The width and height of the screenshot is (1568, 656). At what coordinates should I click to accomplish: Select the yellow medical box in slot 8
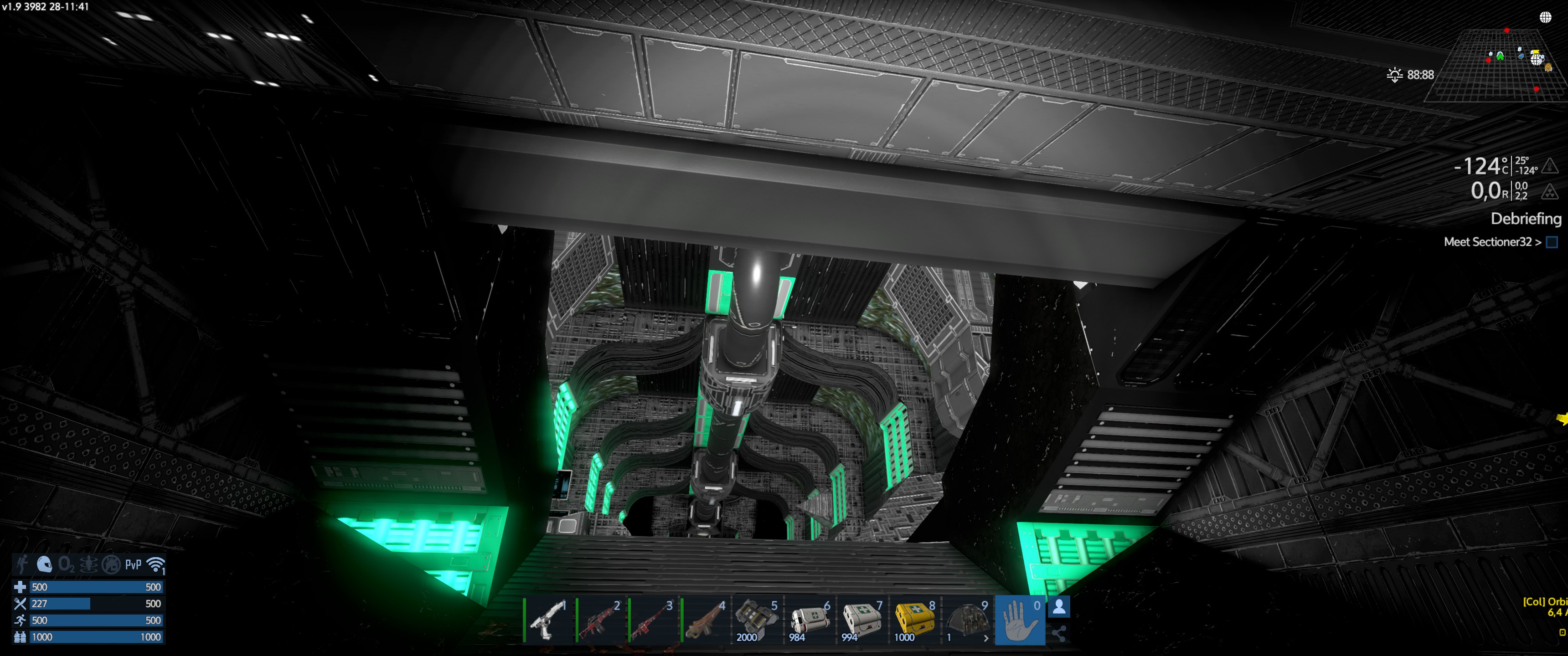[914, 620]
